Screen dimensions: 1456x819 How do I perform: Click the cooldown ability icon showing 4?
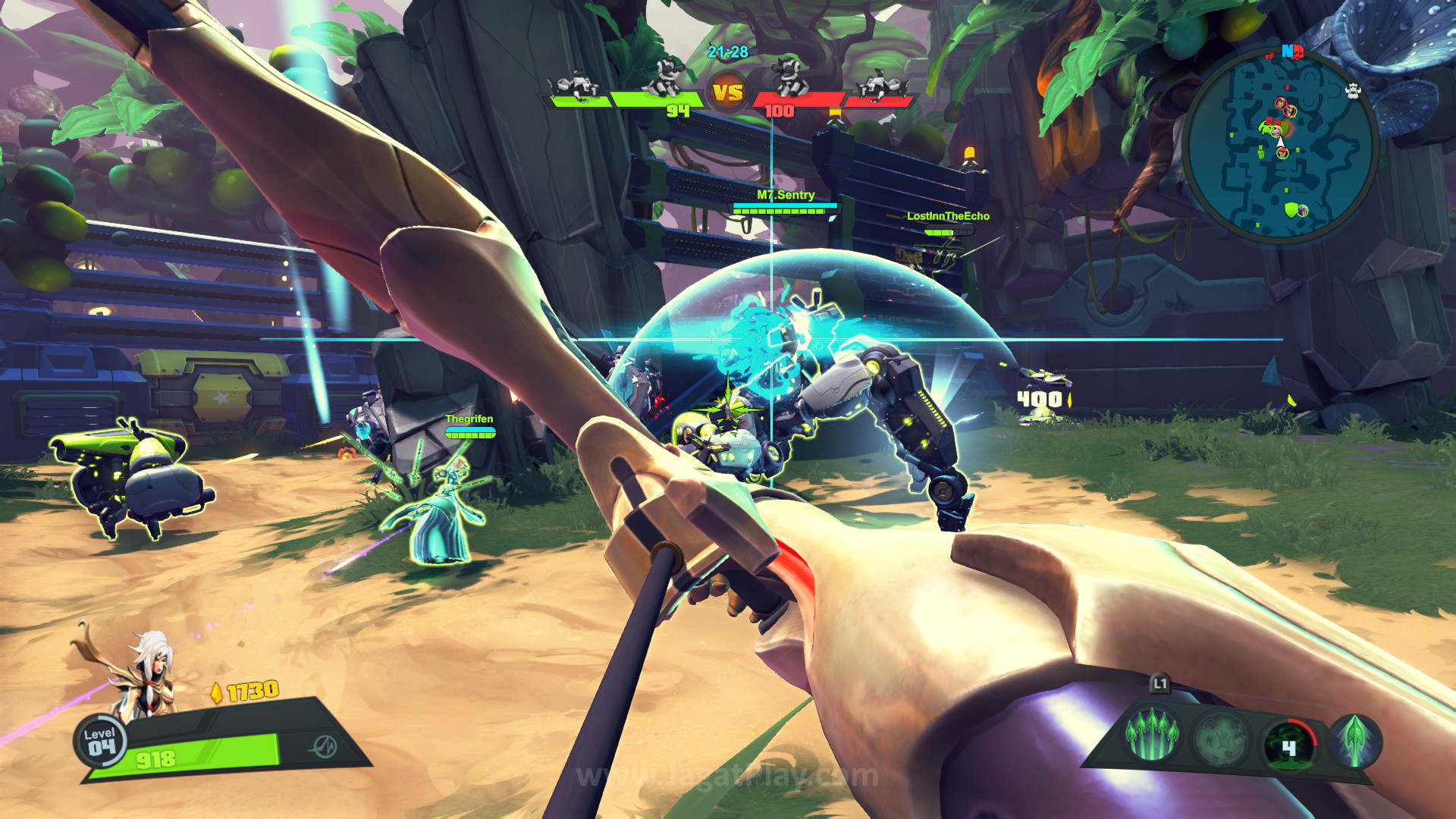(x=1289, y=745)
